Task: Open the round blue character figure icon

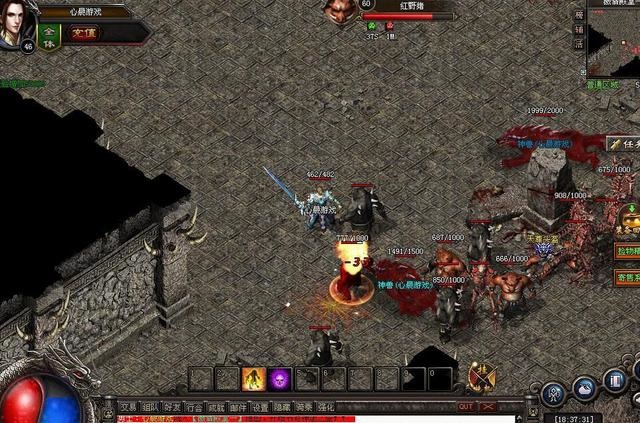Action: tap(551, 393)
